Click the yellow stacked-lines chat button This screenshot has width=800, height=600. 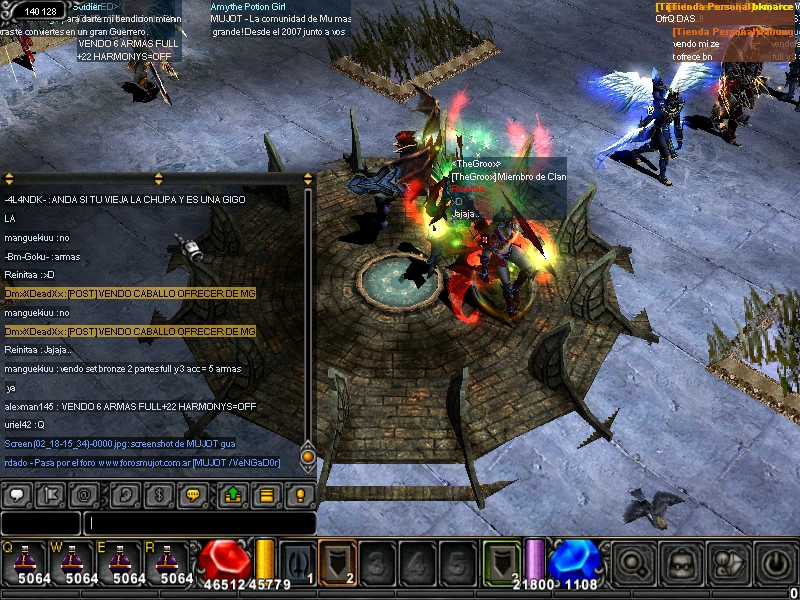click(266, 495)
